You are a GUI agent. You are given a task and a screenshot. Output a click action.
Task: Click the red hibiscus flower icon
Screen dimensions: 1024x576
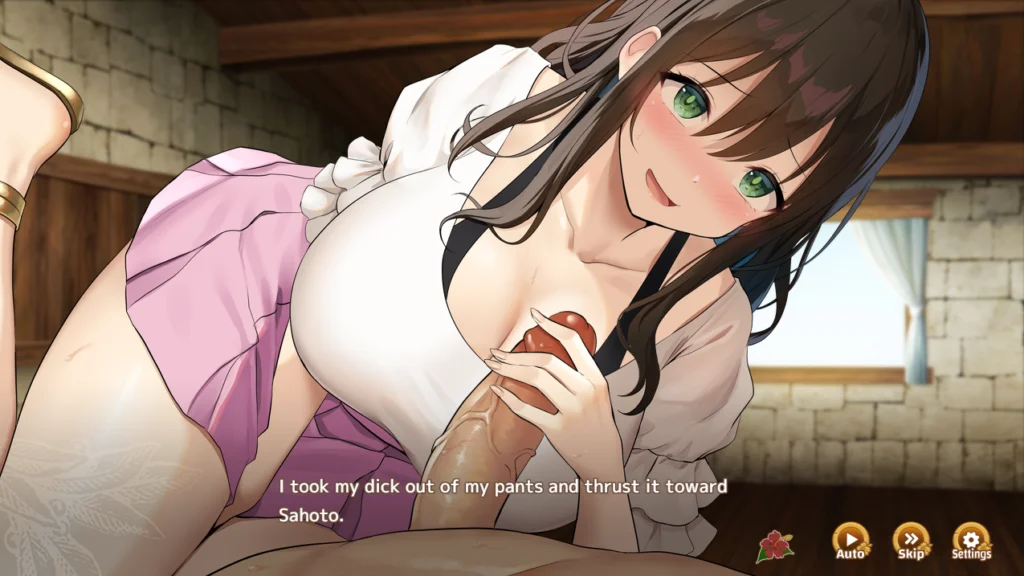point(773,545)
